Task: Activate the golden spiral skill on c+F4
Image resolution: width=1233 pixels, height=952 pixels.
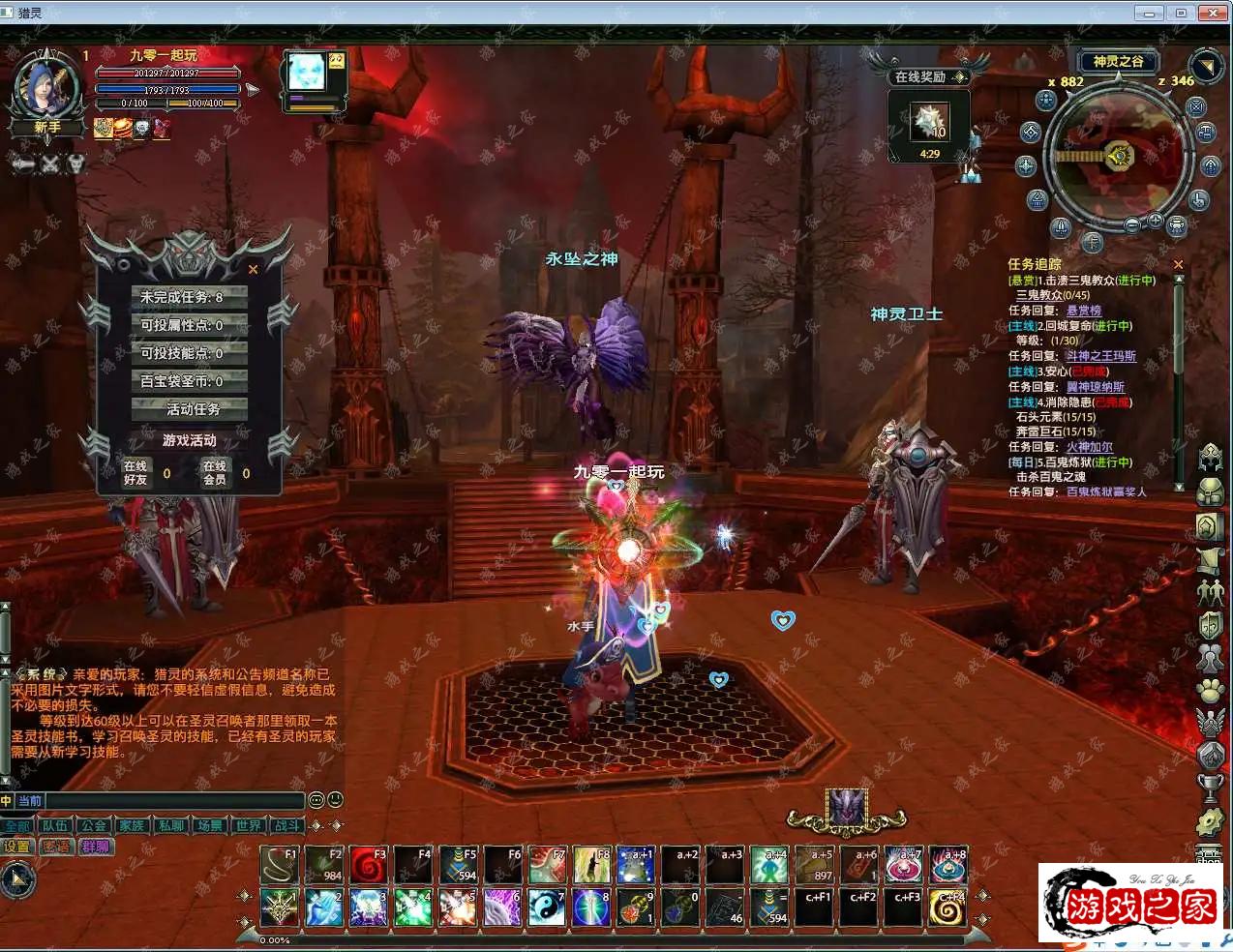Action: pyautogui.click(x=948, y=908)
